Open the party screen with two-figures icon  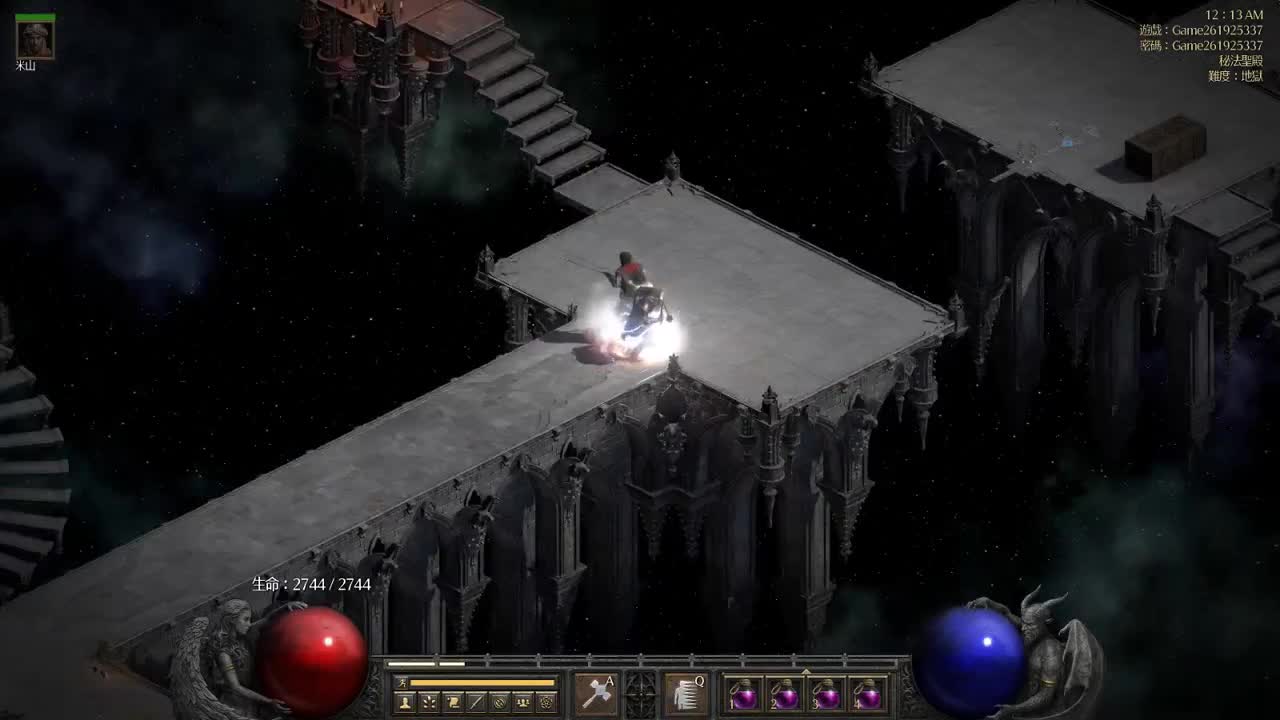(522, 702)
